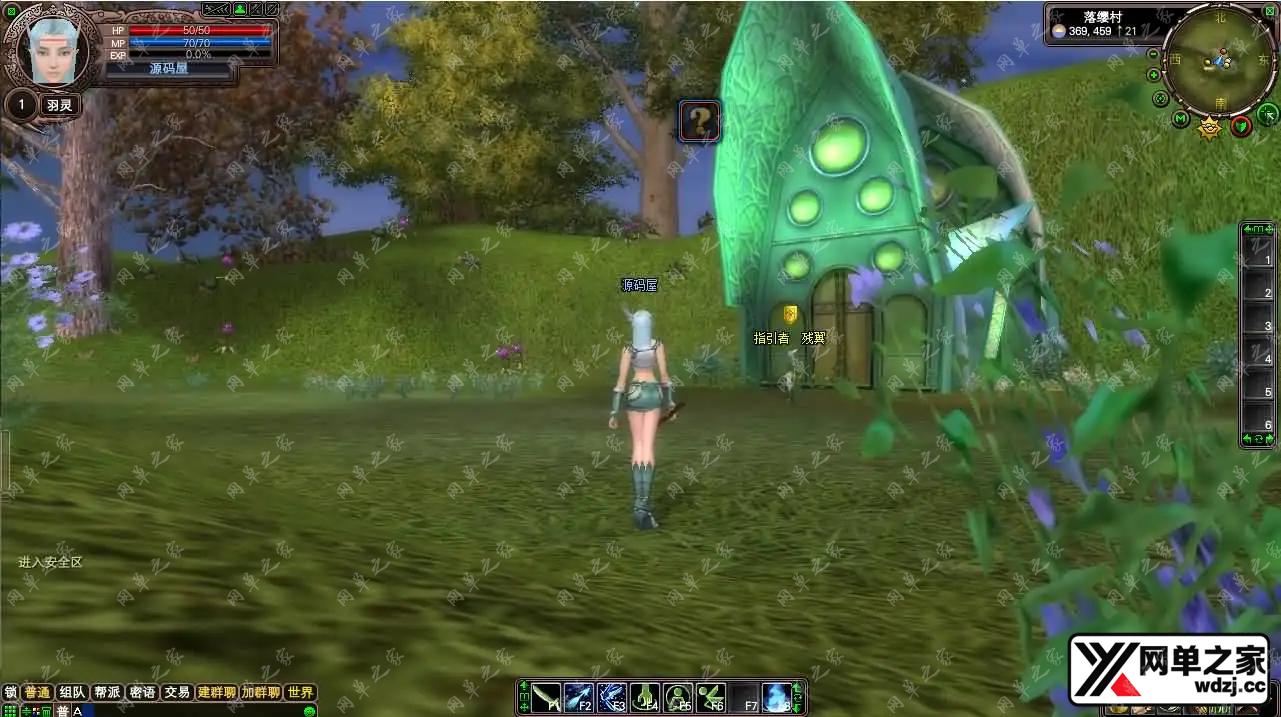Screen dimensions: 1281x717
Task: Open the map with the green M button
Action: (1181, 120)
